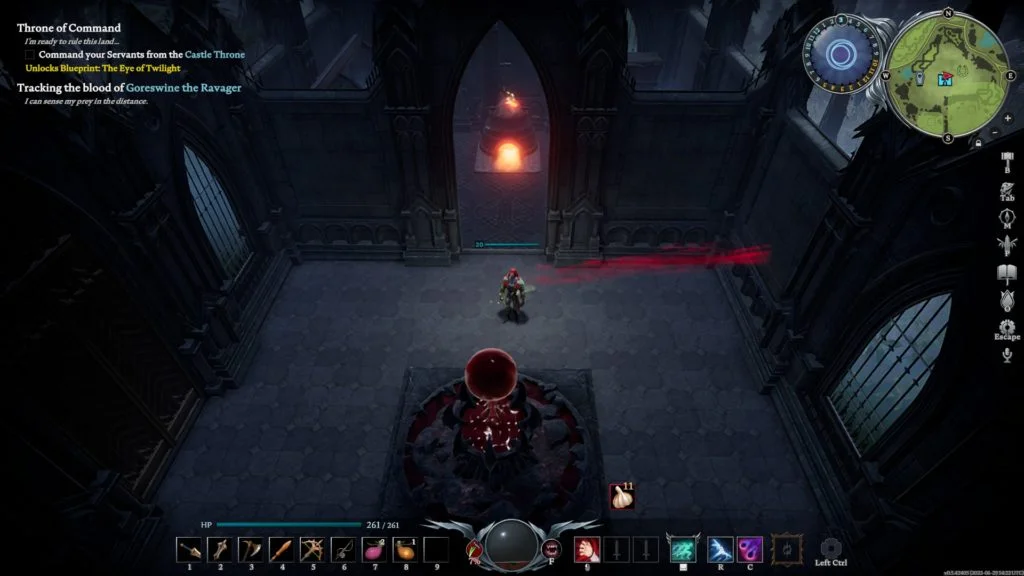Open the journal book icon

1006,273
